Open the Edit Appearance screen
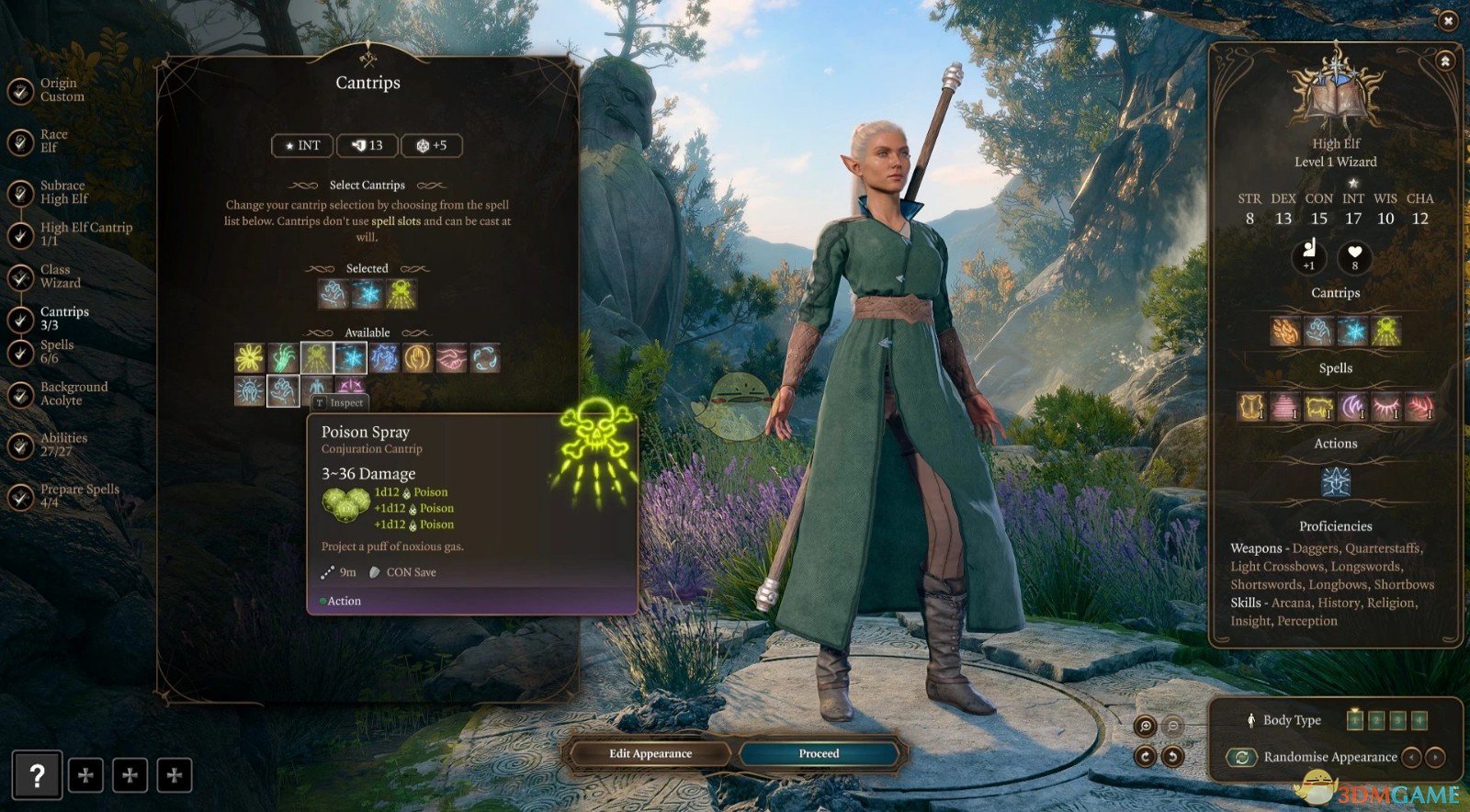Viewport: 1470px width, 812px height. coord(650,754)
